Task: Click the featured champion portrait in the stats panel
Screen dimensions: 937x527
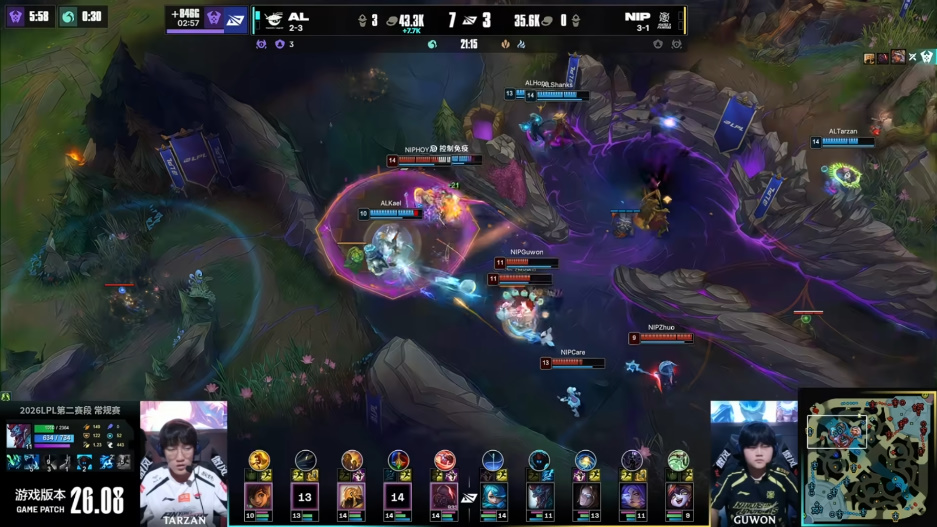Action: 19,436
